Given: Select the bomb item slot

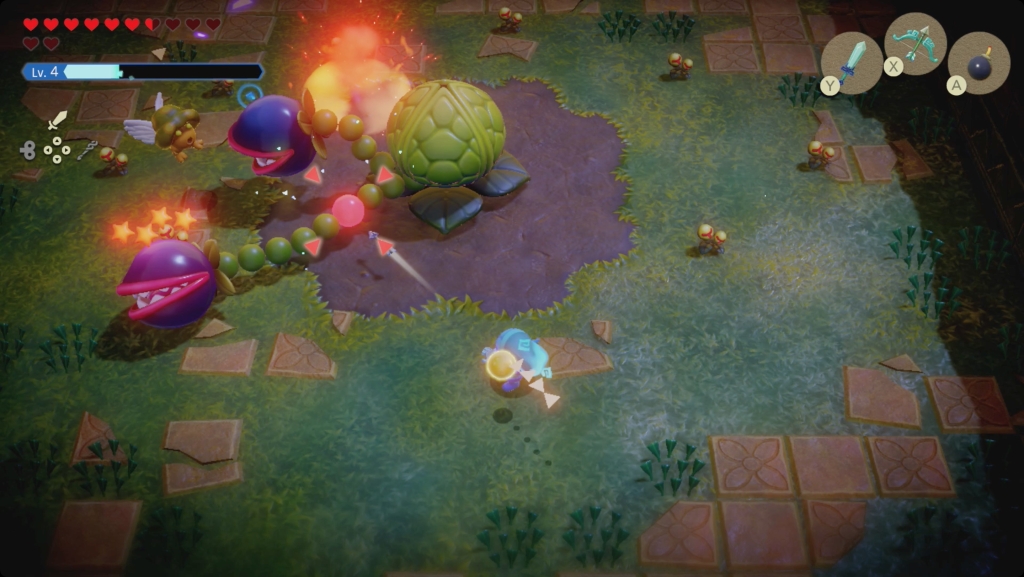Looking at the screenshot, I should click(978, 63).
